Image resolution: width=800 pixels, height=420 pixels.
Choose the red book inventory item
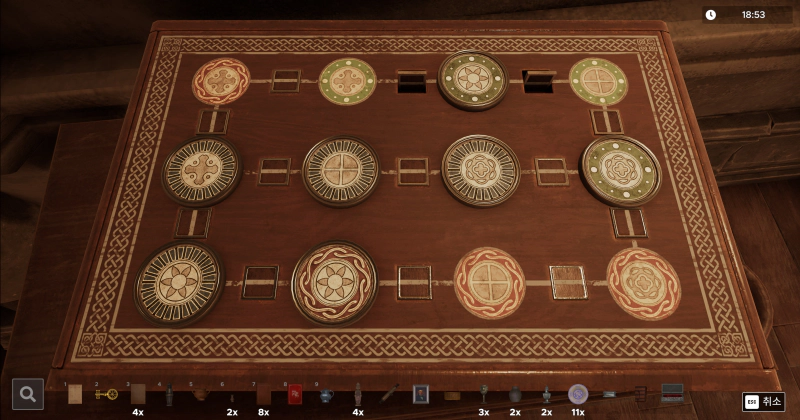[295, 394]
